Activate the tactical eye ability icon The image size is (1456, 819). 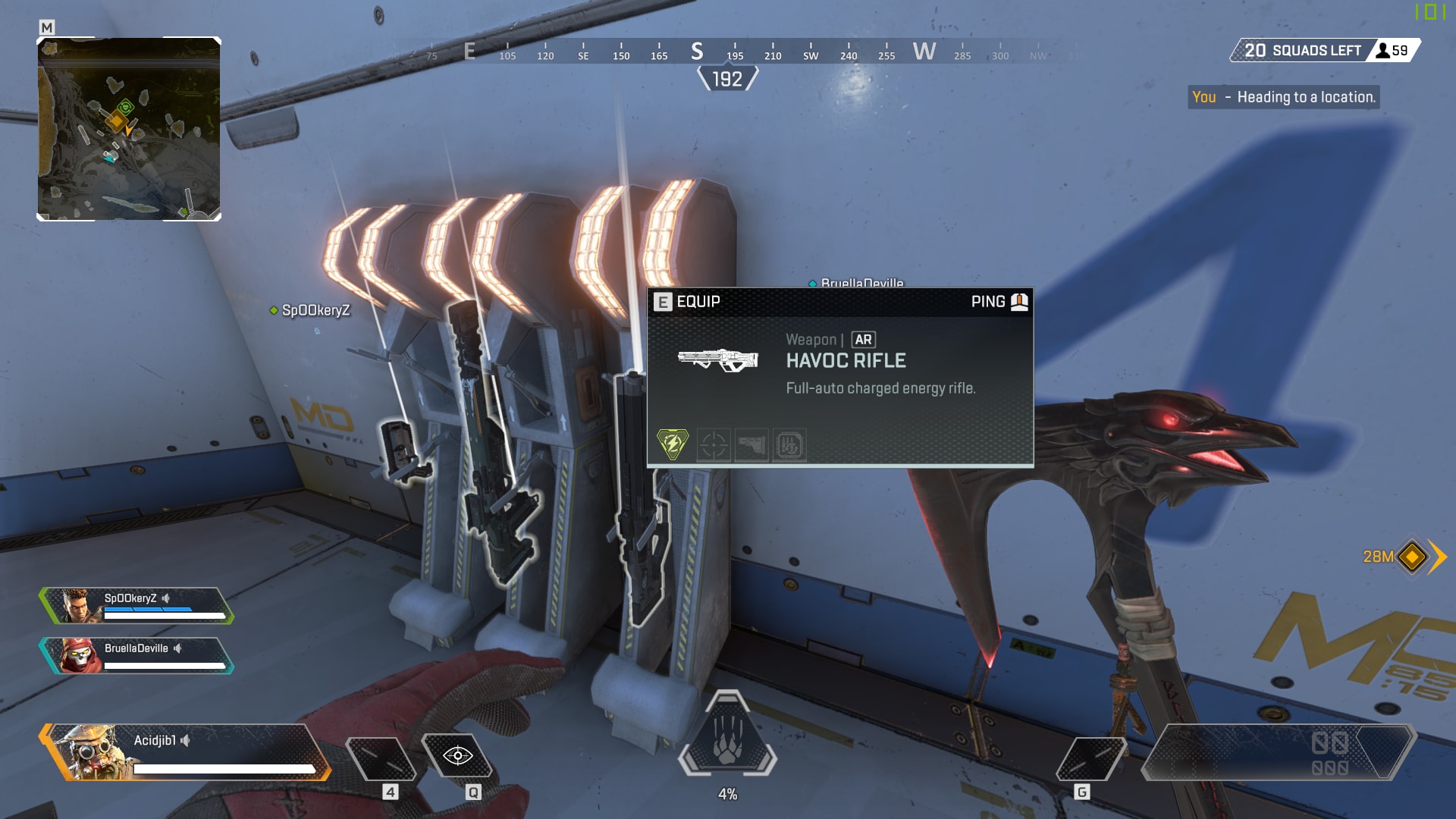coord(457,756)
